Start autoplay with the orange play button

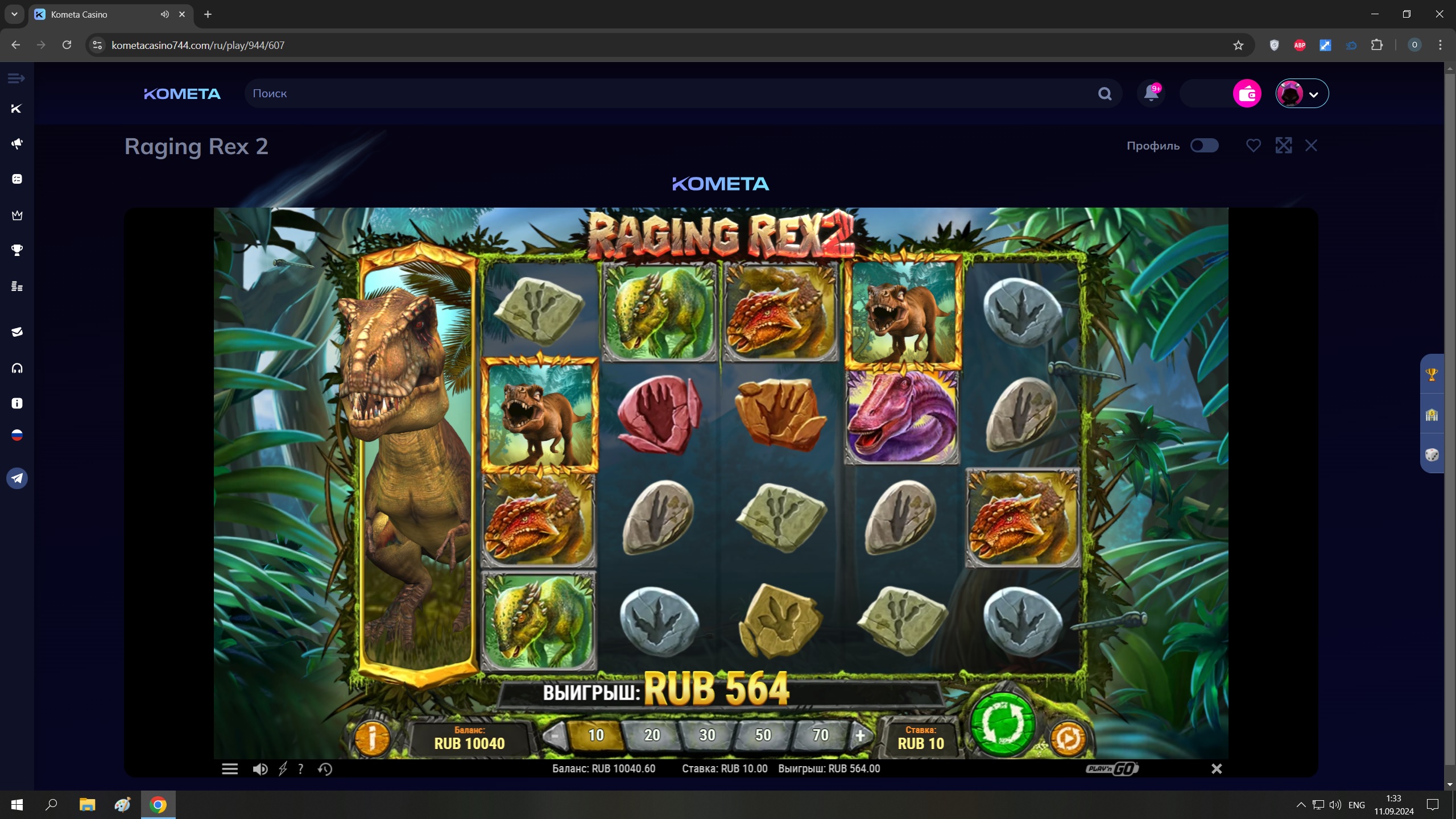[x=1068, y=738]
